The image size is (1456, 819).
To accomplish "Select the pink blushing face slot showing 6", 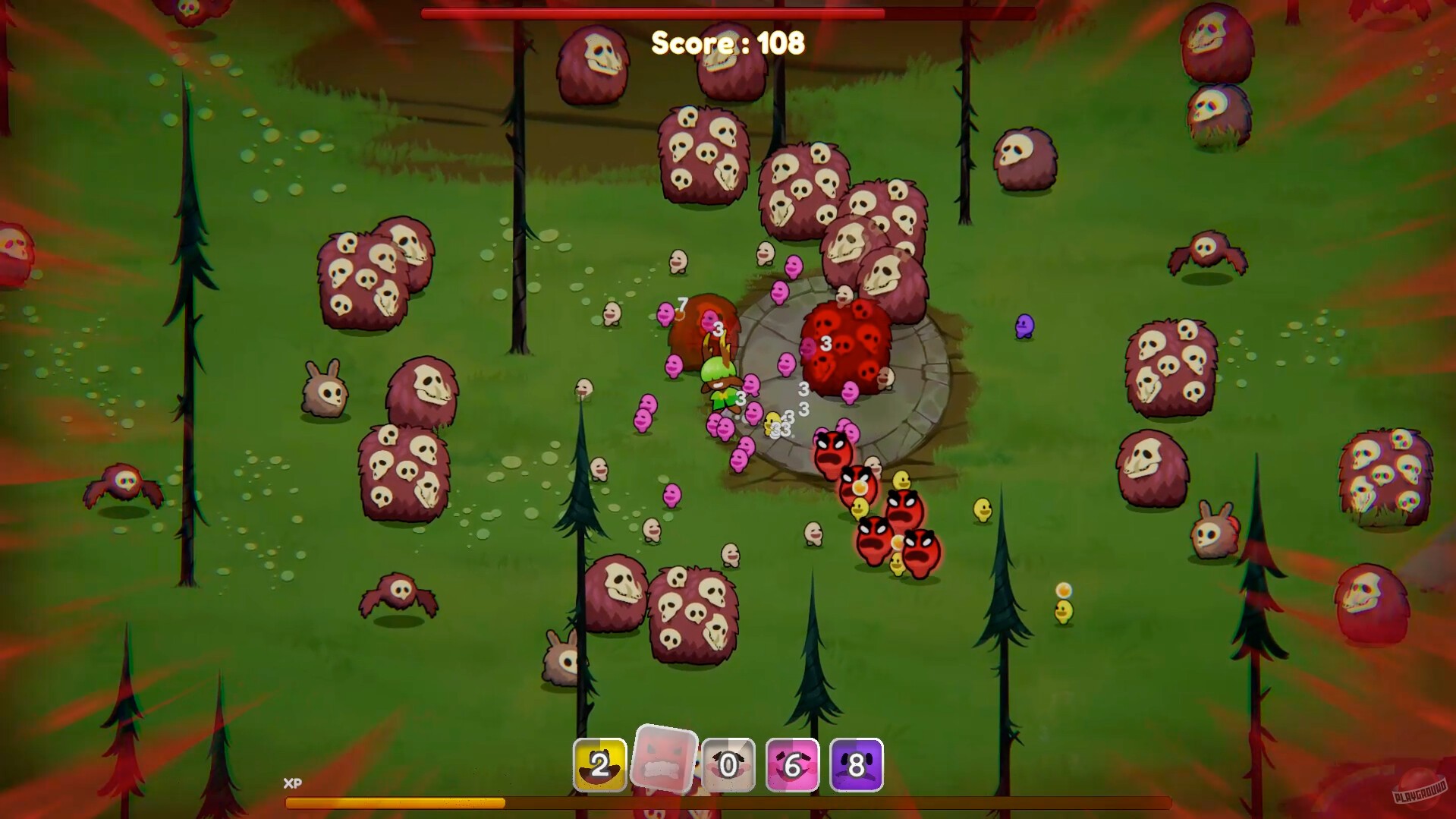I will tap(792, 766).
